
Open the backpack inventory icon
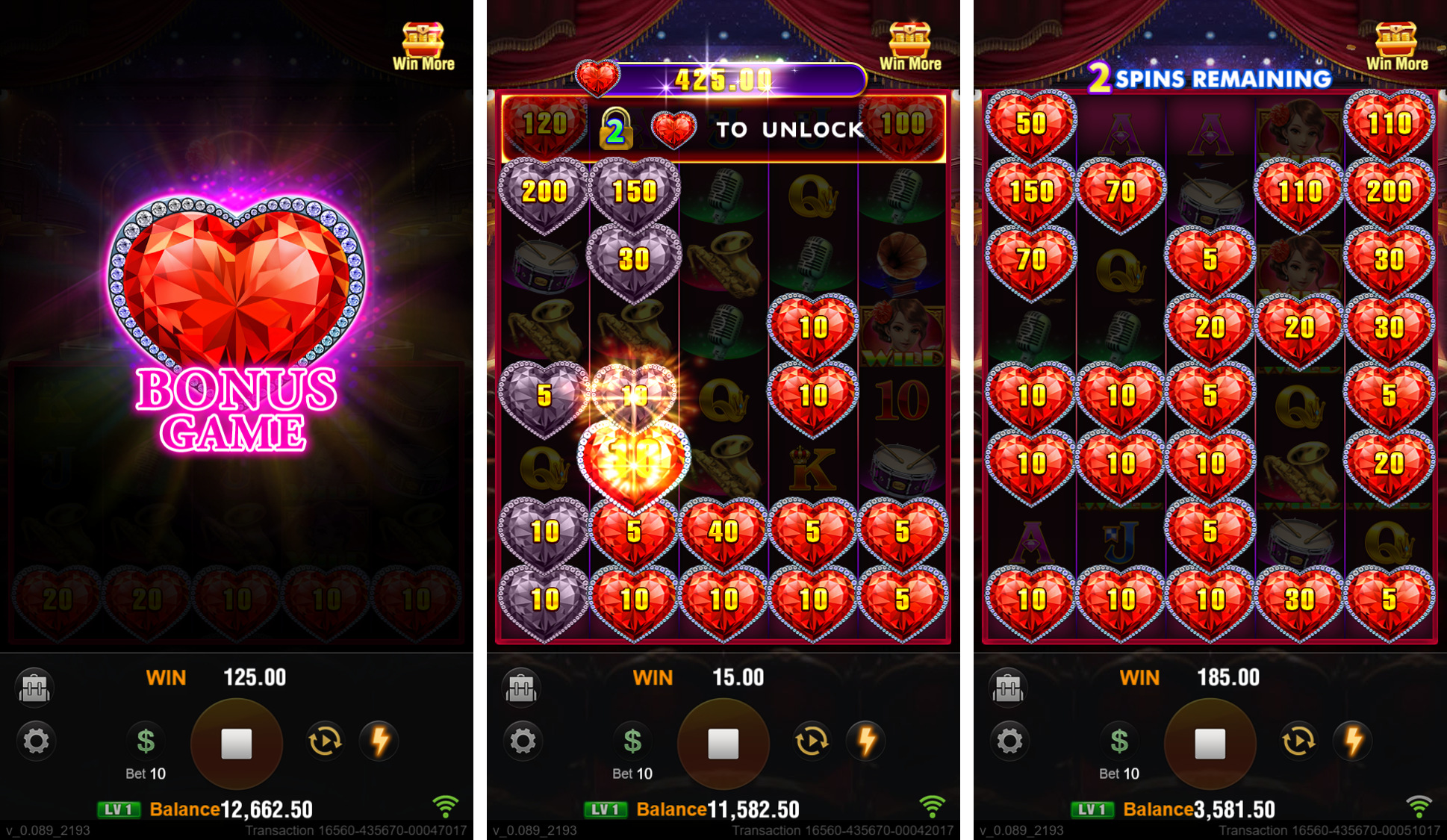[x=36, y=687]
